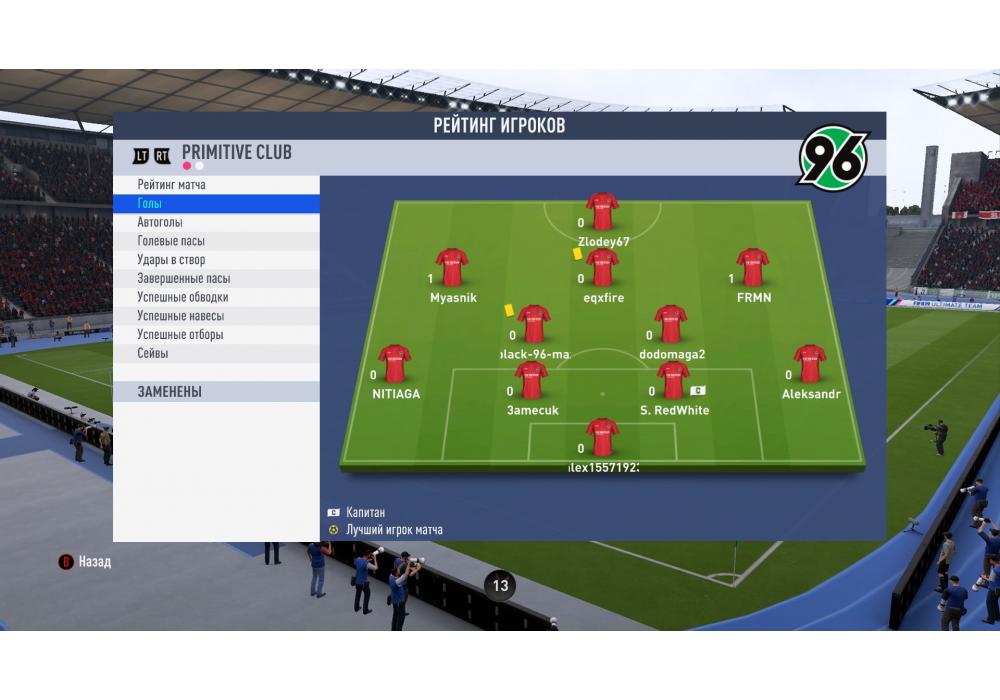Select captain S. RedWhite's jersey

click(x=673, y=381)
